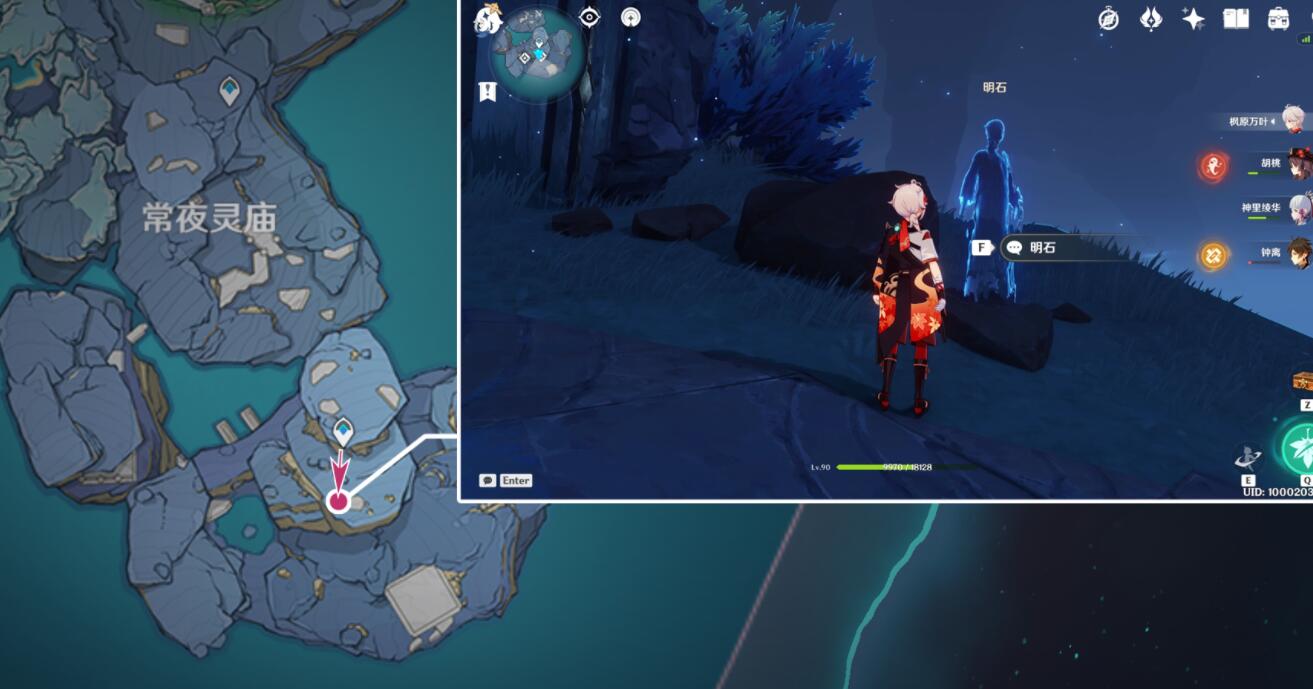Activate the green maple leaf burst
The image size is (1313, 689).
[1300, 447]
